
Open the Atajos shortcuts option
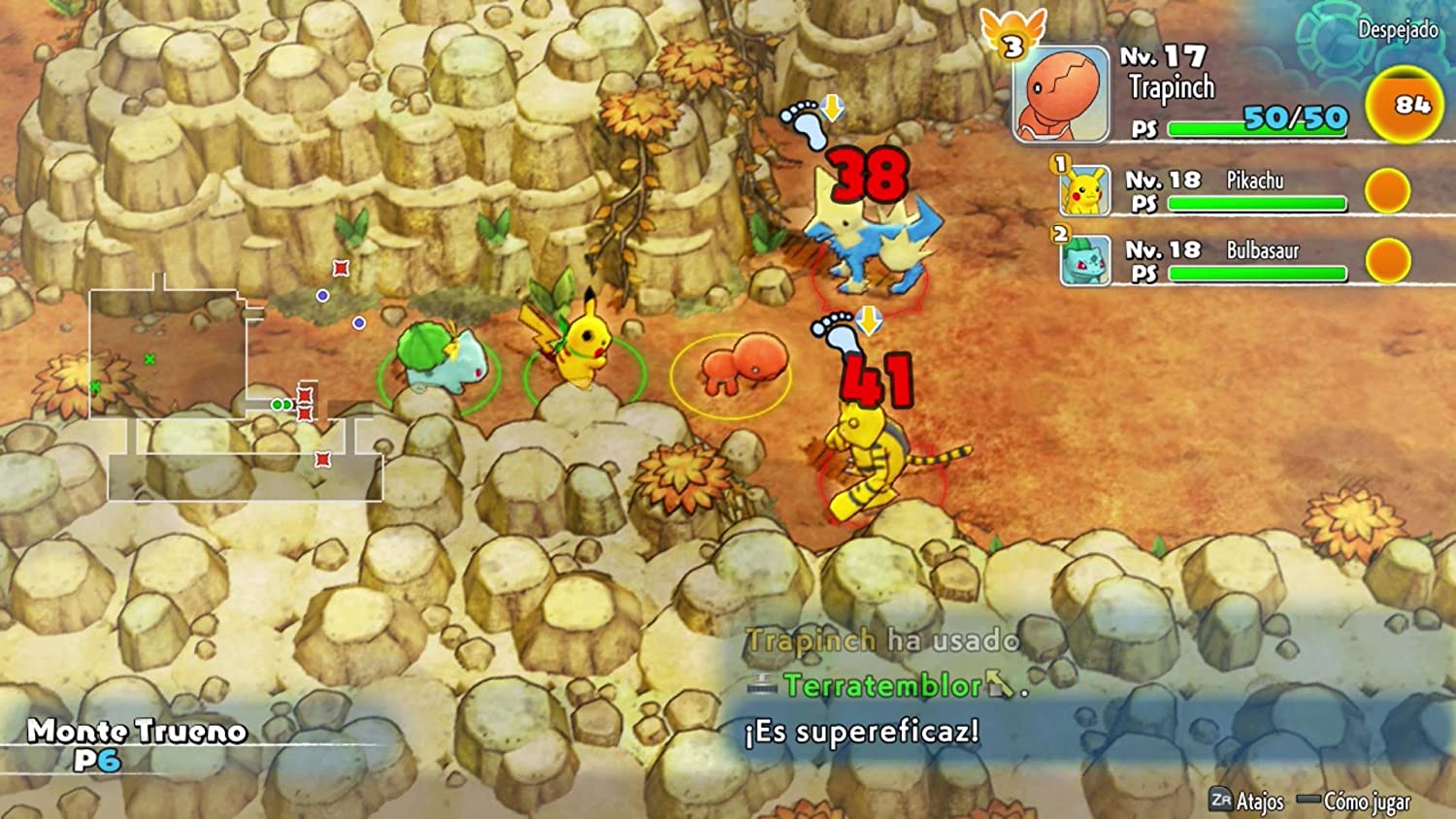[x=1247, y=801]
